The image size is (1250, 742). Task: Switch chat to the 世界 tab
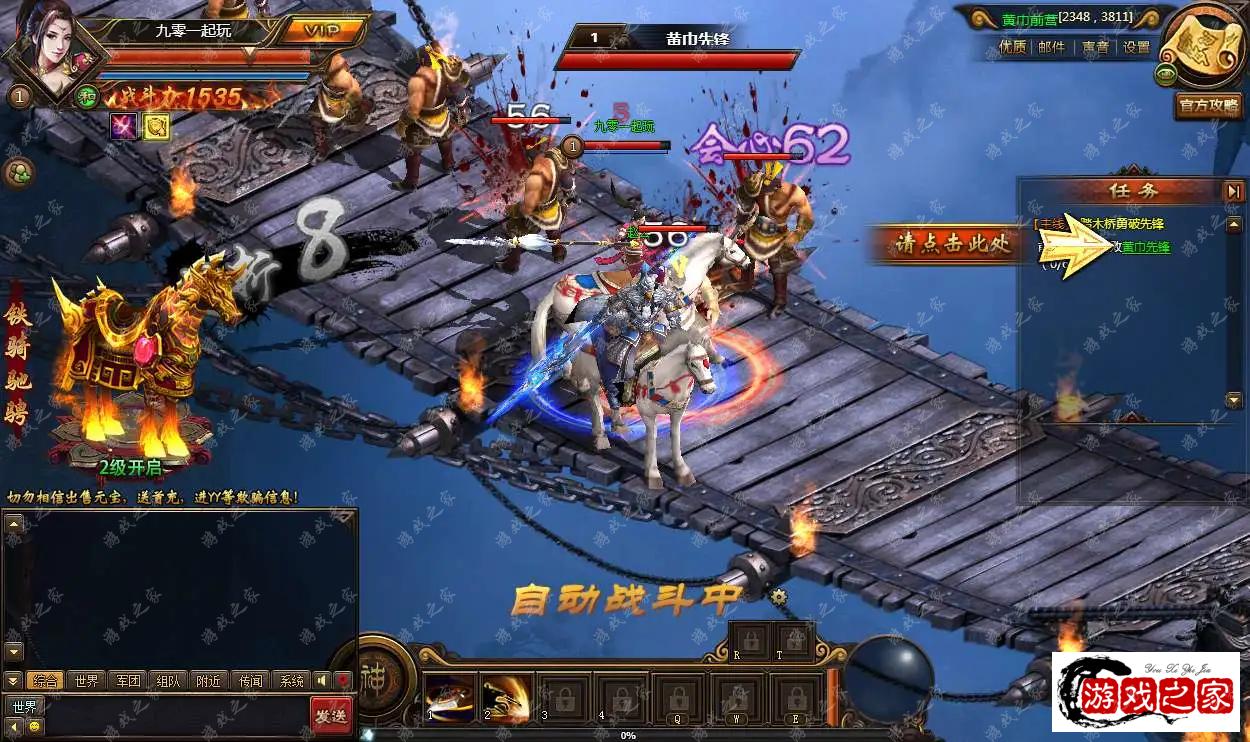click(x=86, y=681)
